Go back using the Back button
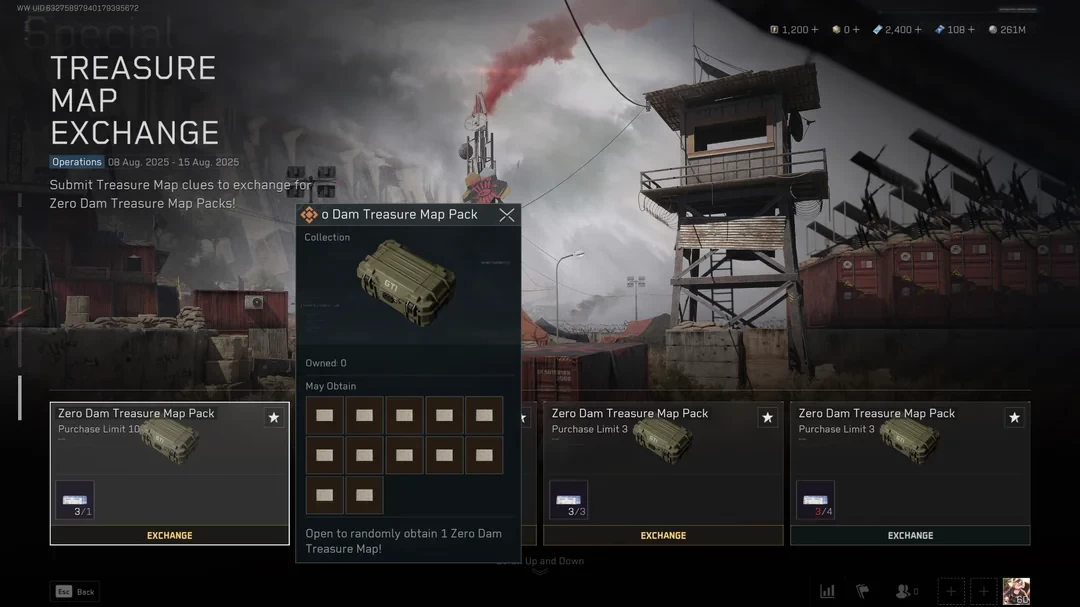 coord(75,592)
